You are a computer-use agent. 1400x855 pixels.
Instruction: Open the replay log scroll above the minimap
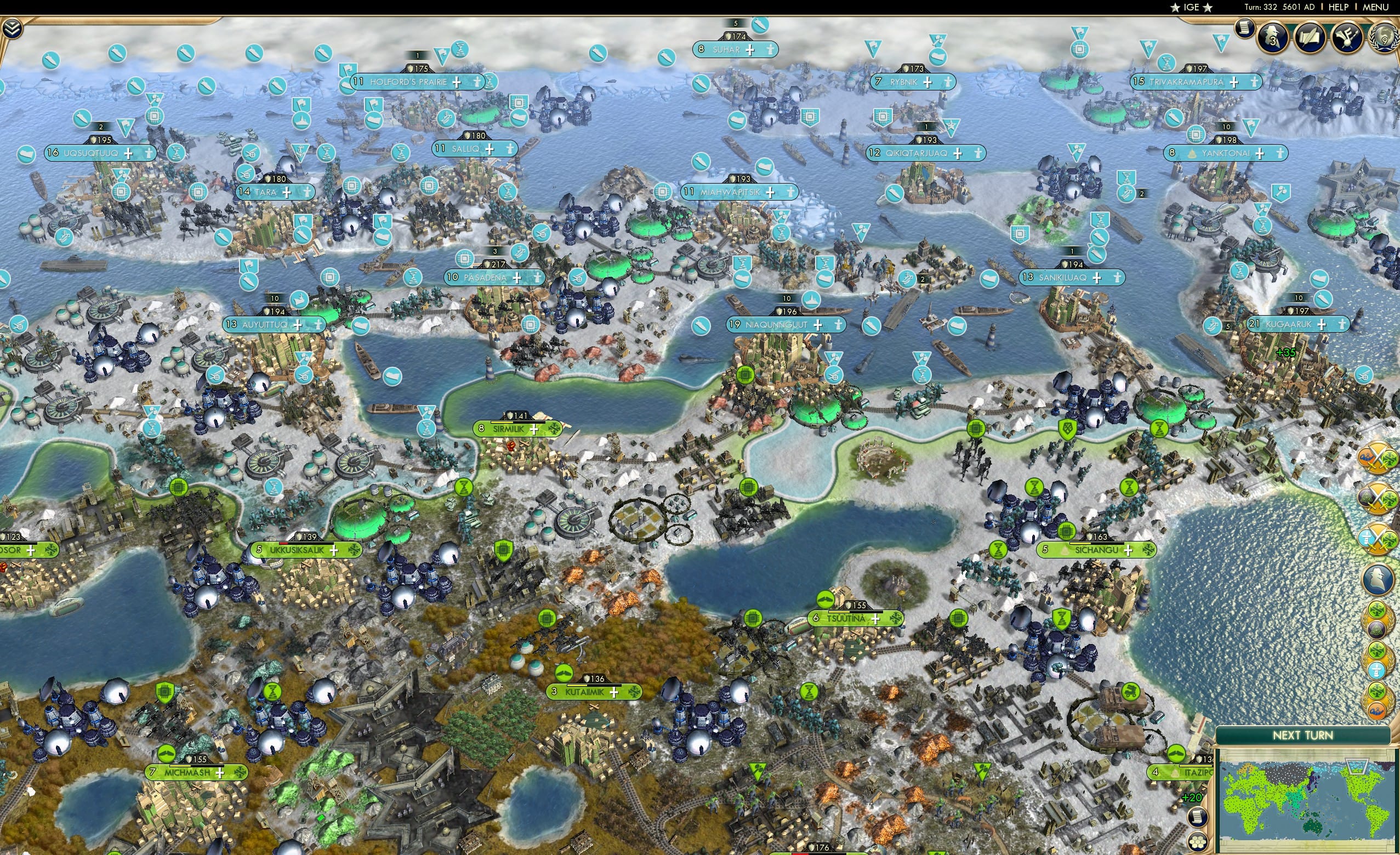click(1198, 817)
